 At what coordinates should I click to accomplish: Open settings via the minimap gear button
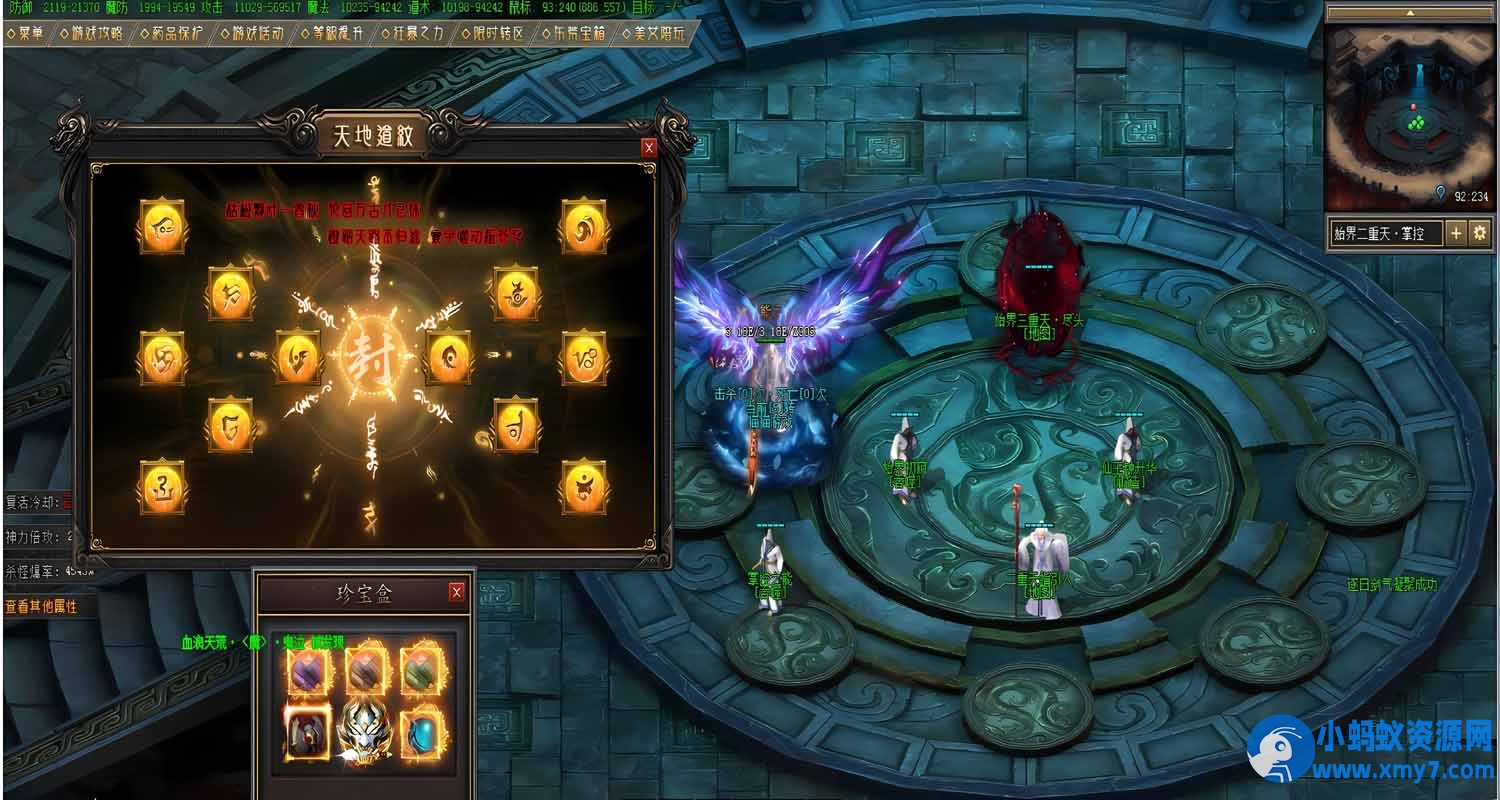point(1479,234)
